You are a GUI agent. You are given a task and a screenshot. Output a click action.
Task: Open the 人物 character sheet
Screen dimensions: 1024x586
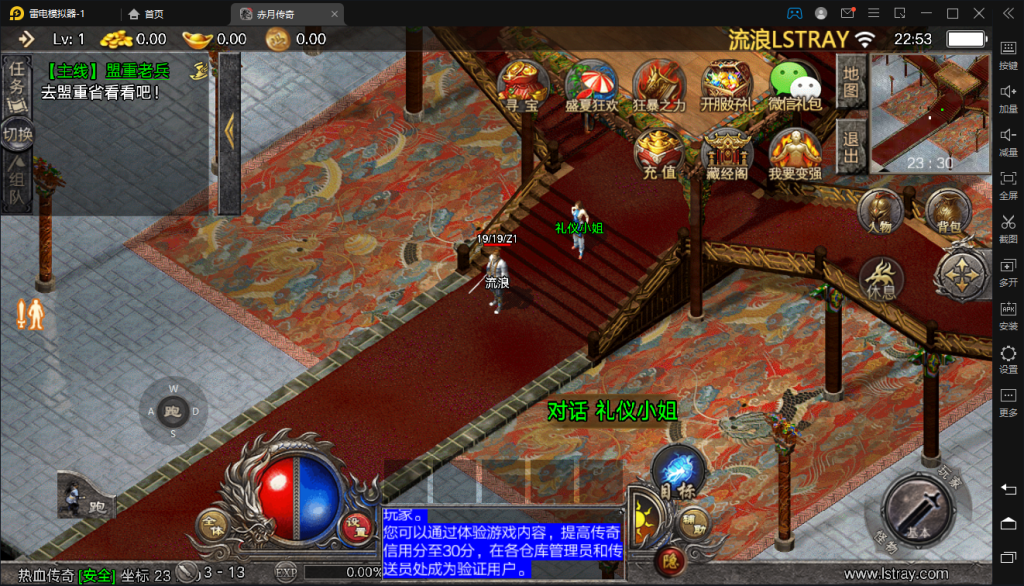[x=880, y=211]
